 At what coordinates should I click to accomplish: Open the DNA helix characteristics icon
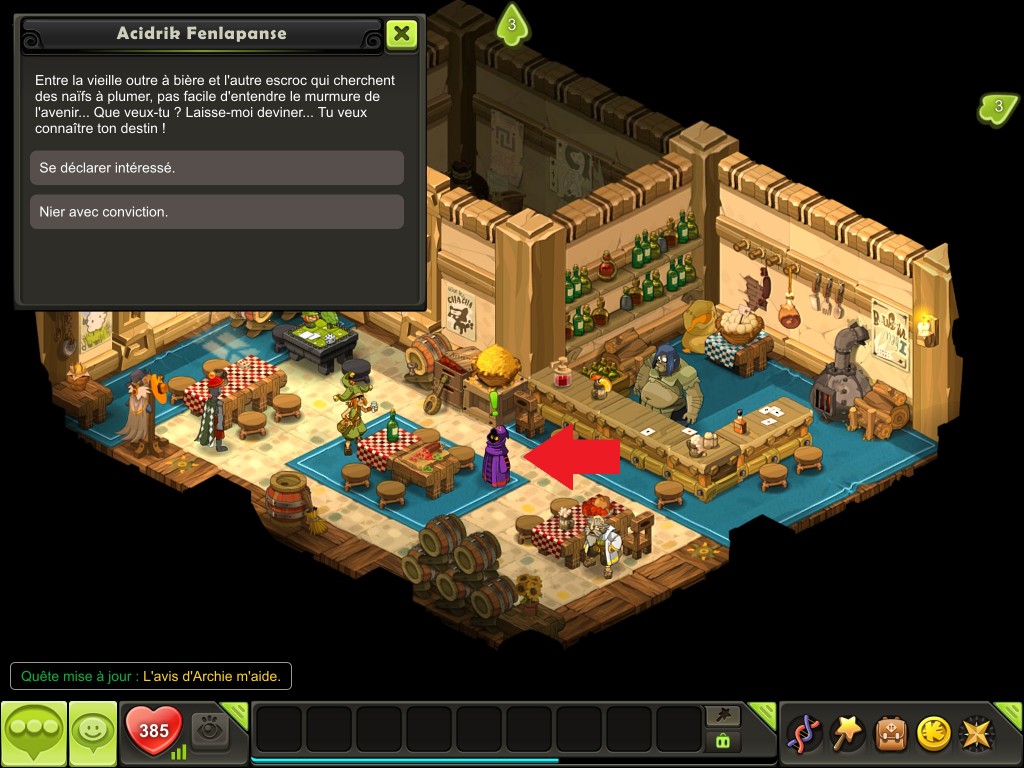click(x=804, y=733)
